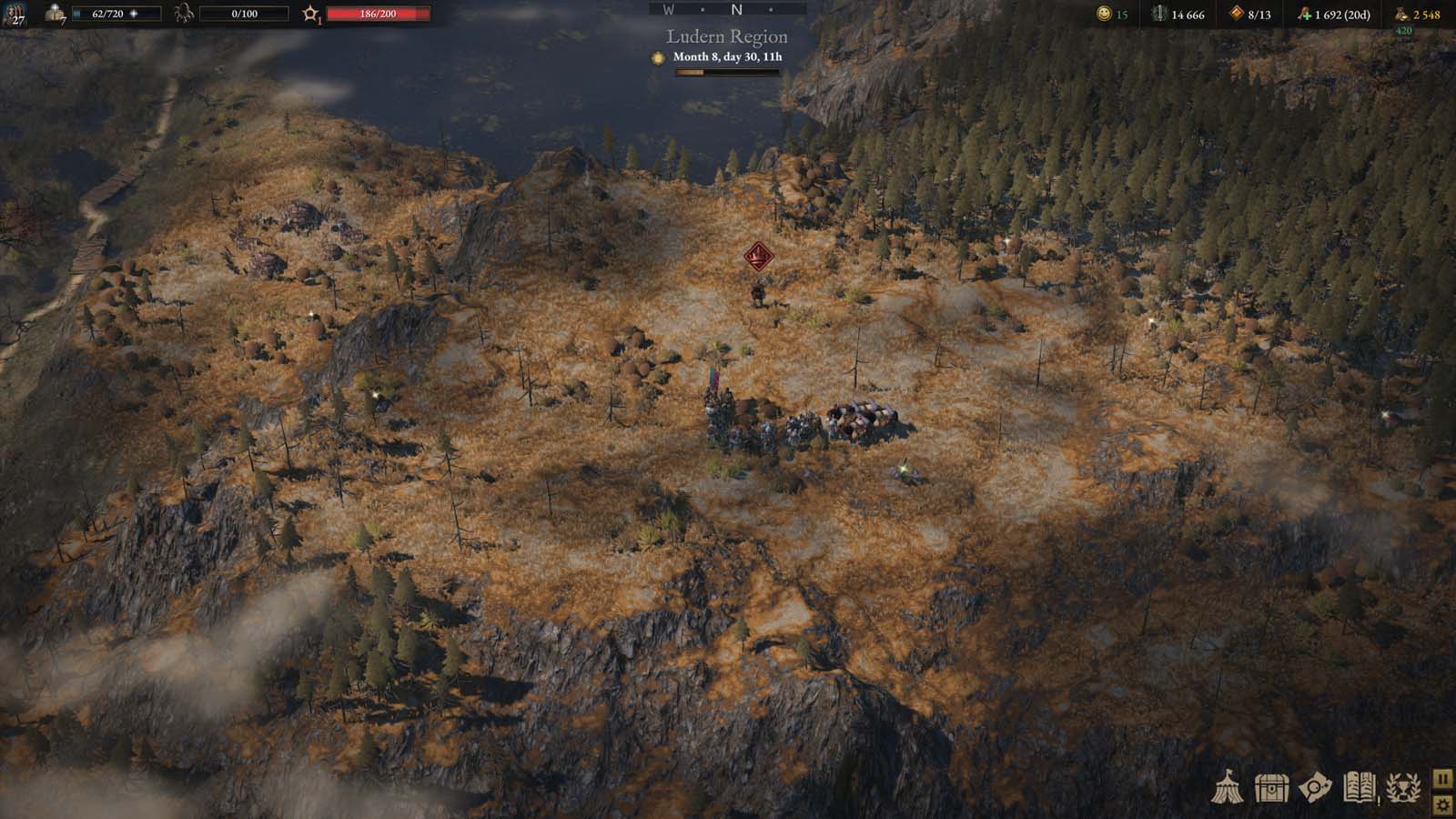
Task: Click the star wanted-level icon
Action: (x=310, y=14)
